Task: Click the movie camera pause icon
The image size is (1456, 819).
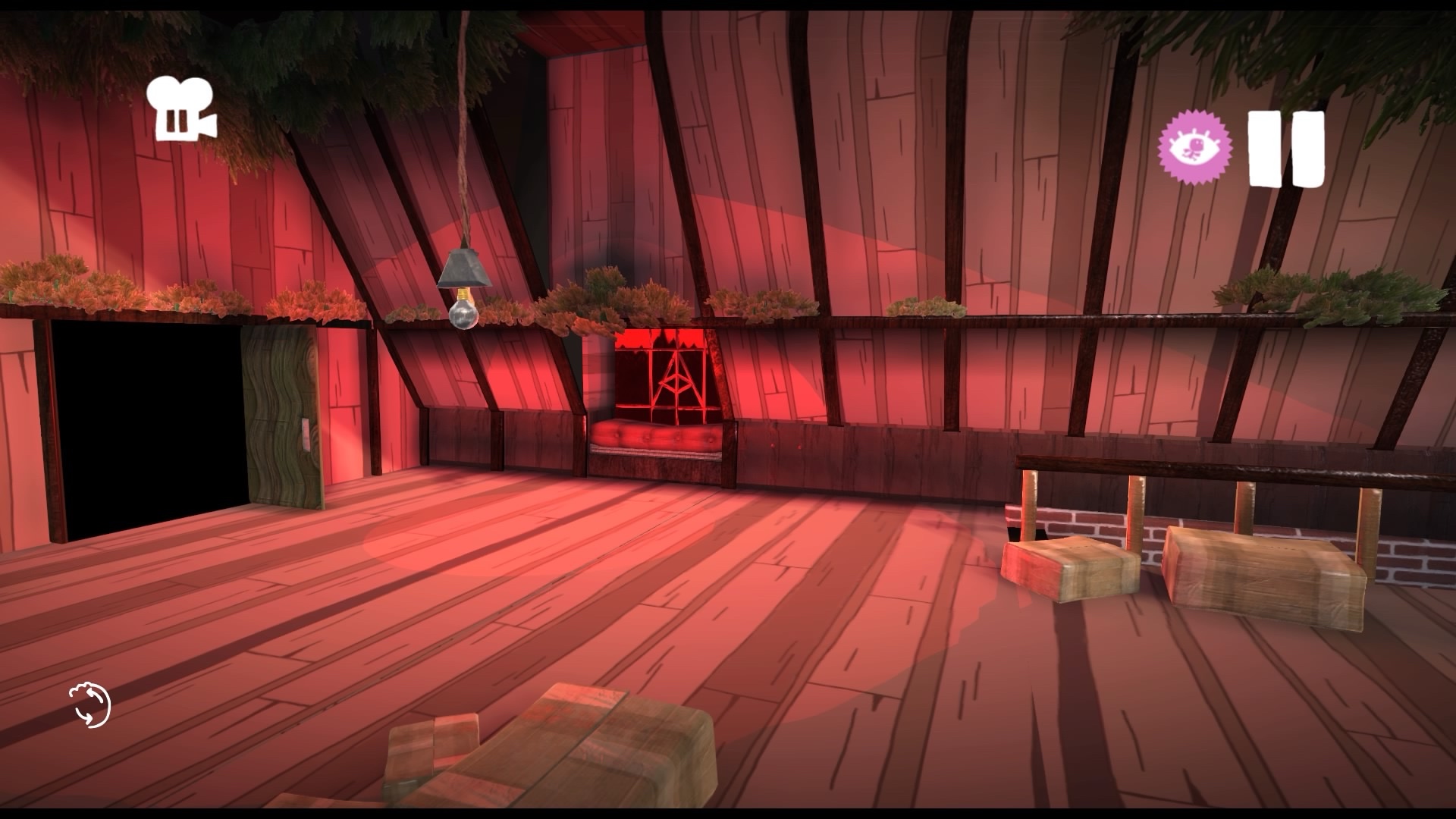Action: click(x=180, y=110)
